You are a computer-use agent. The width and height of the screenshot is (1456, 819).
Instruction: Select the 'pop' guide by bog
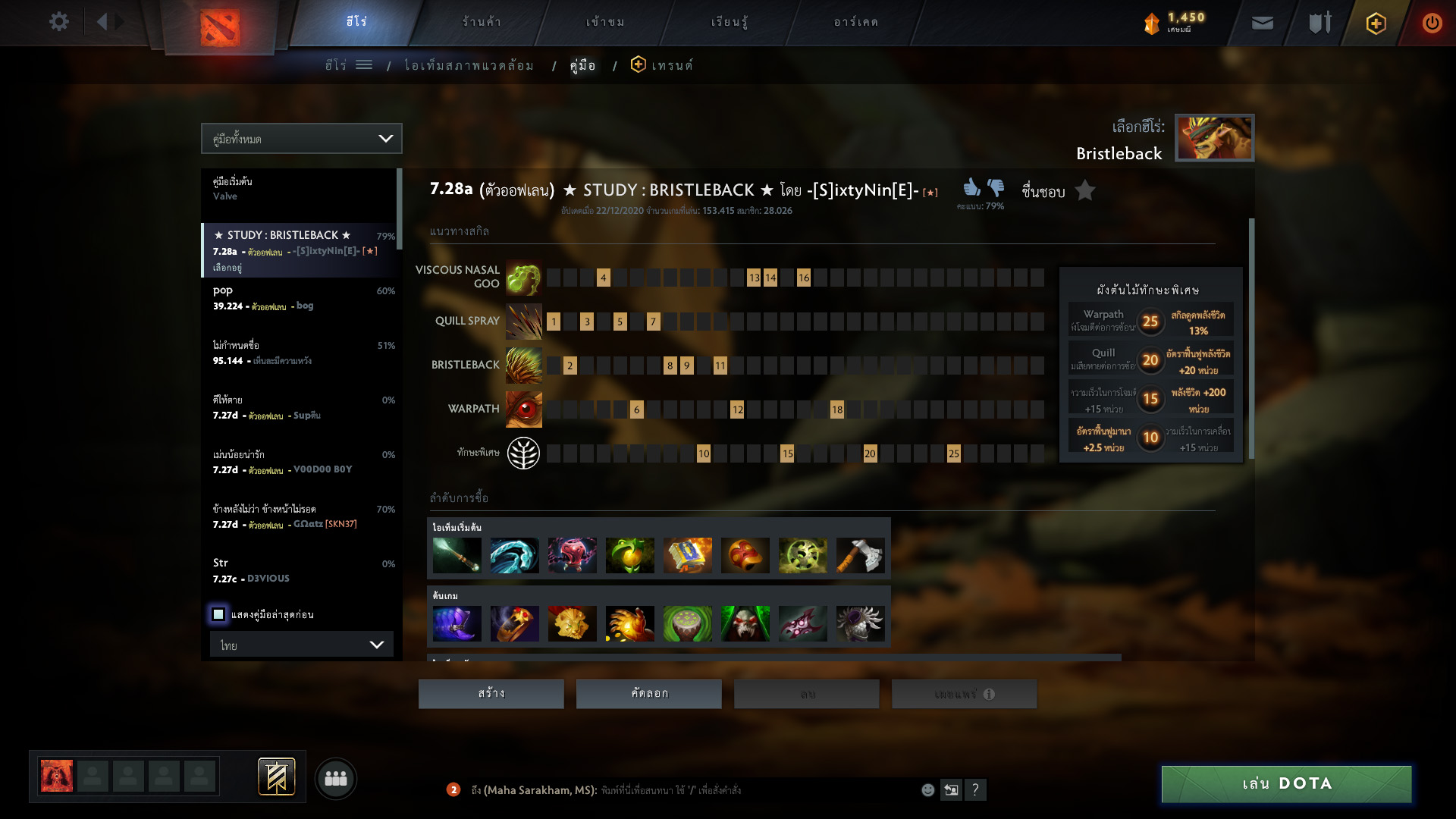[301, 298]
